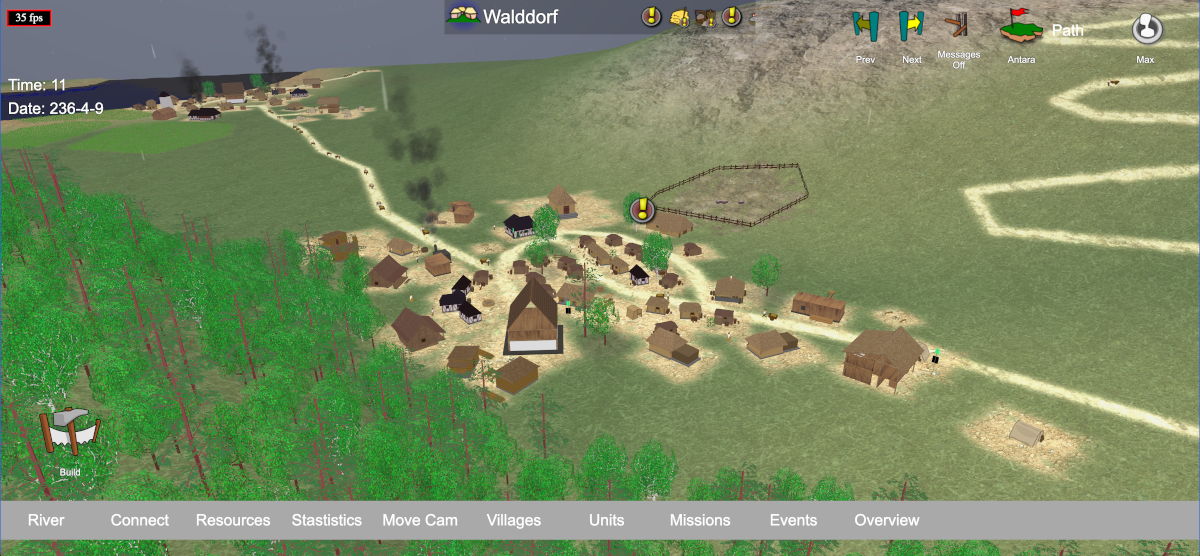This screenshot has height=556, width=1200.
Task: Show the Units menu
Action: [607, 520]
